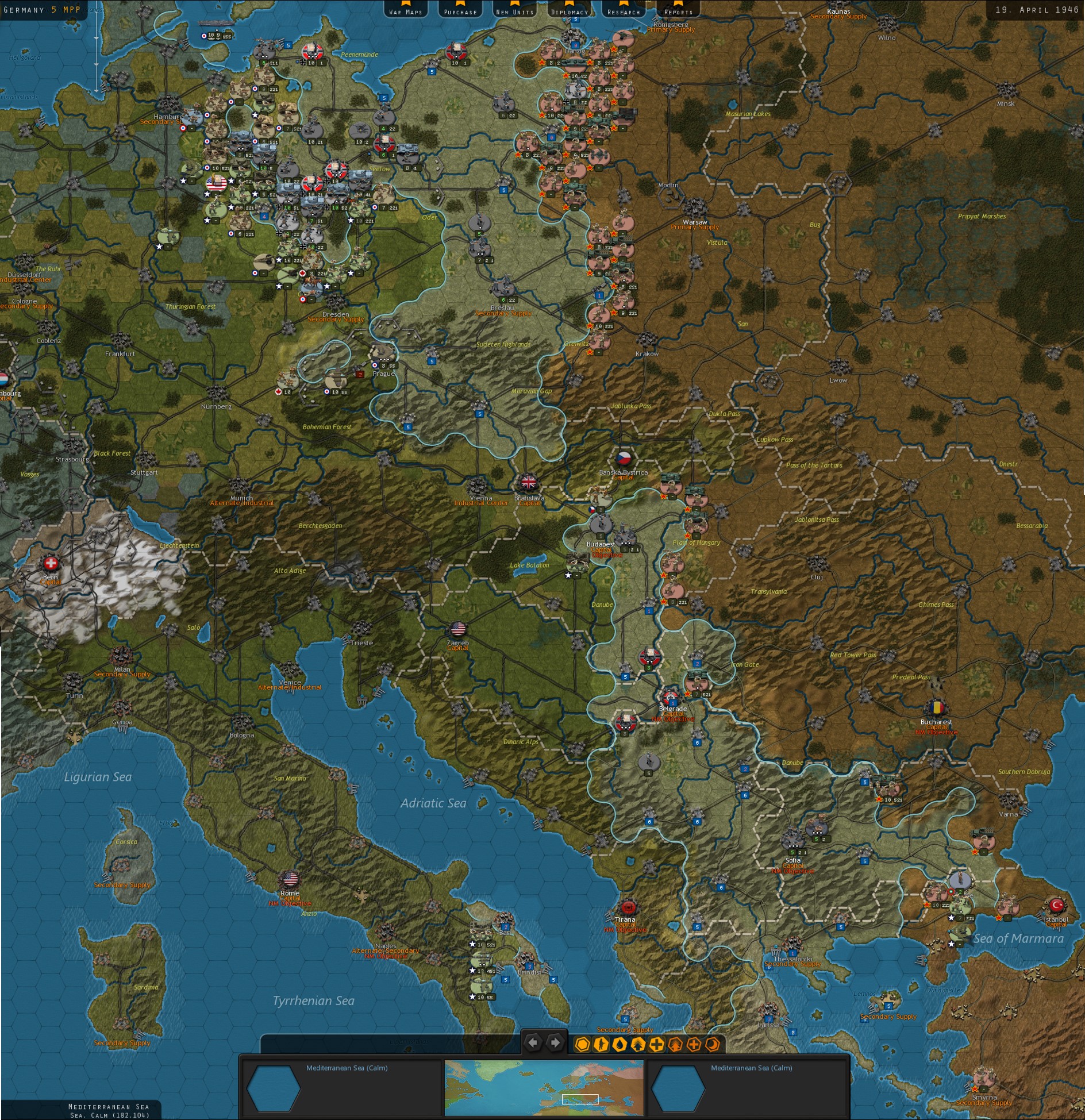This screenshot has height=1120, width=1085.
Task: Open the Reports toolbar flag
Action: [677, 10]
